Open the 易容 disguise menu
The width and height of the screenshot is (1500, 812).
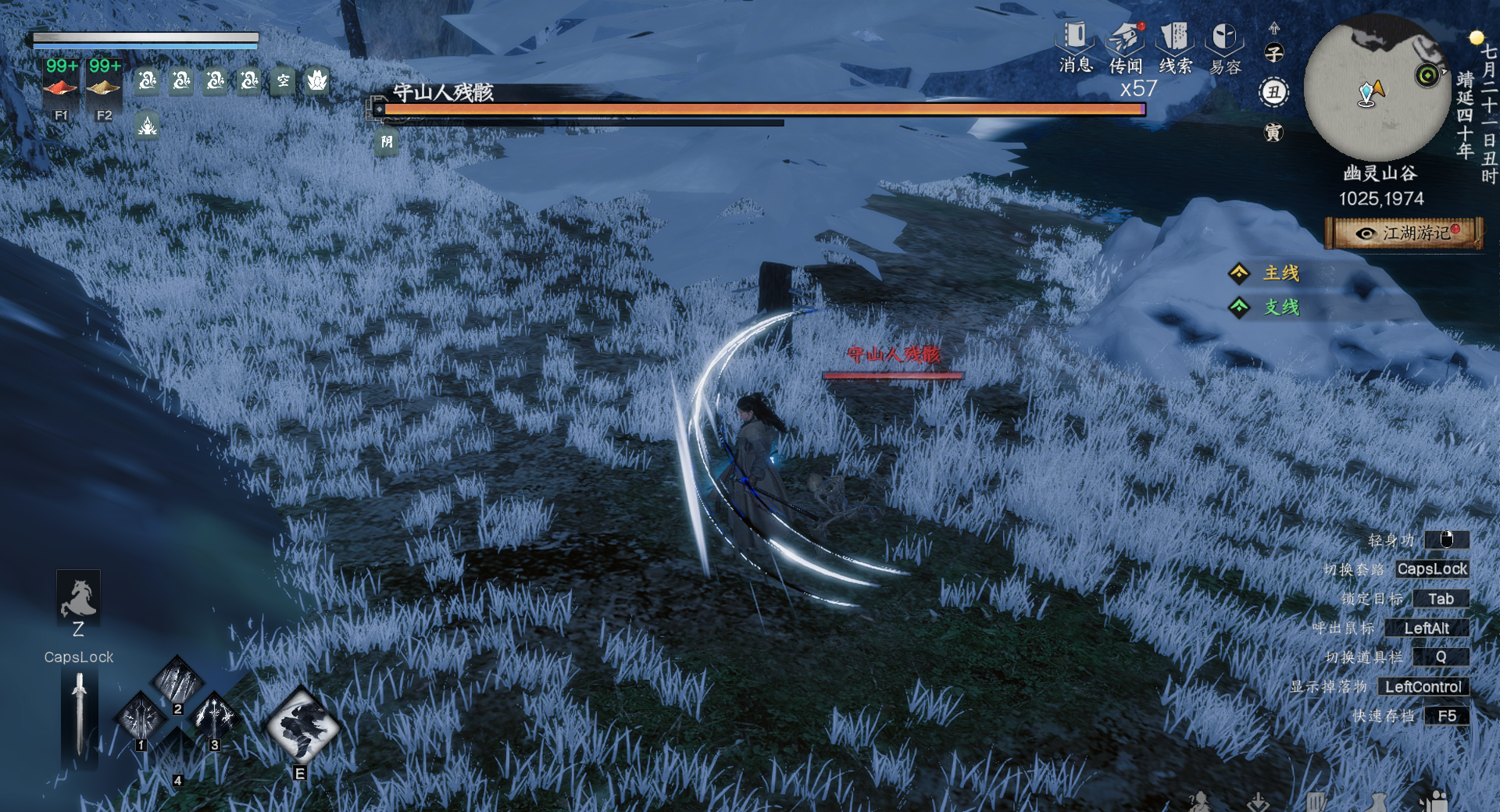(x=1224, y=47)
